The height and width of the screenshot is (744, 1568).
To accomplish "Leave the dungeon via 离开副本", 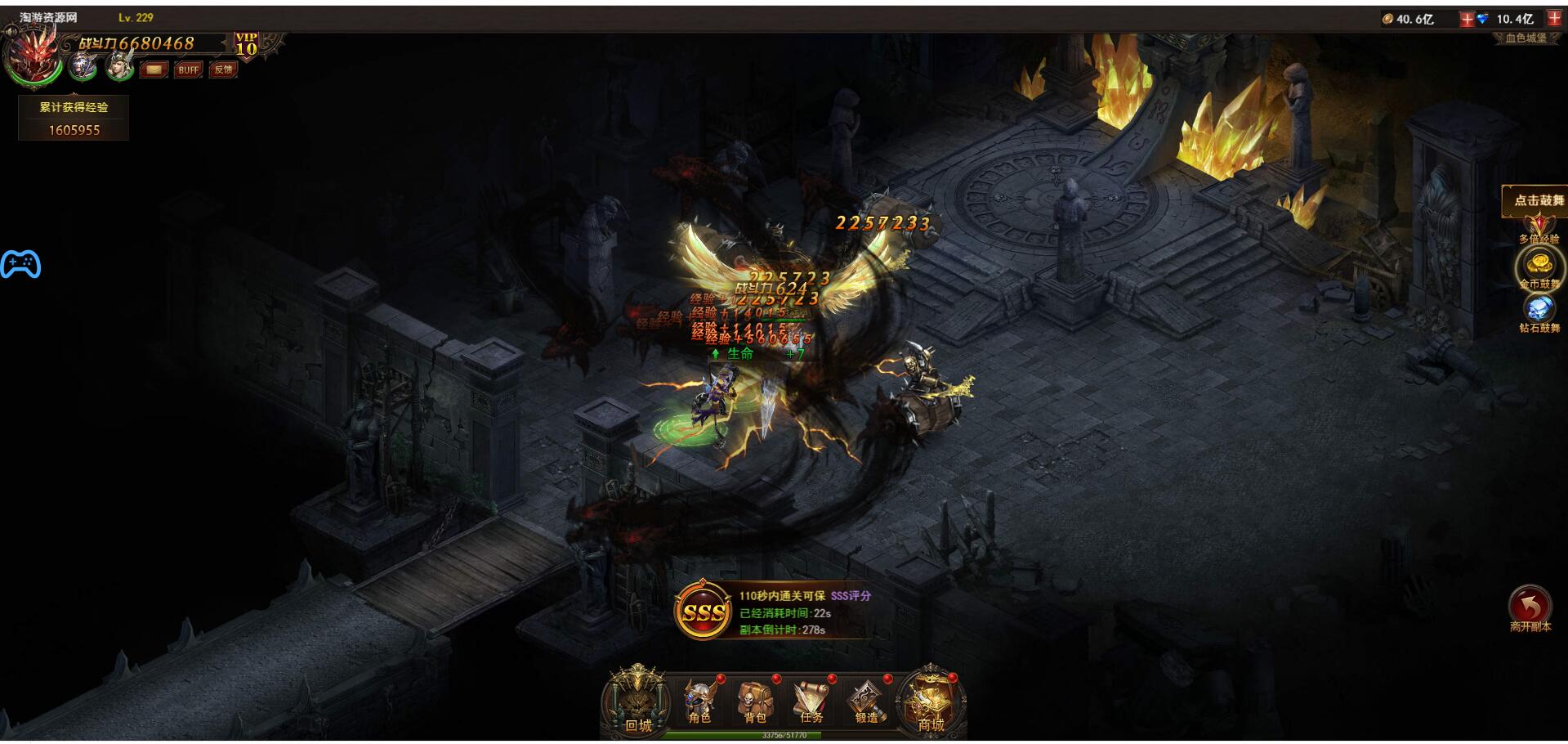I will click(1530, 608).
